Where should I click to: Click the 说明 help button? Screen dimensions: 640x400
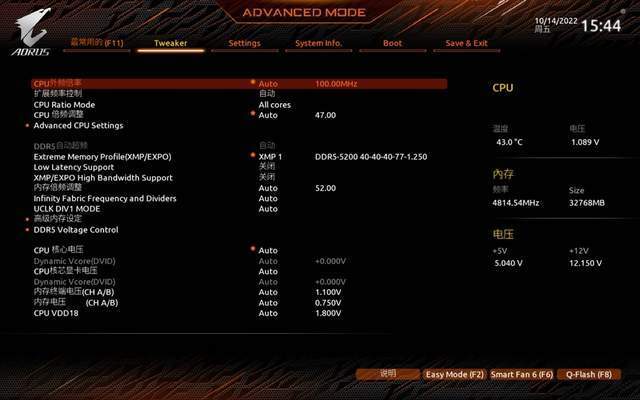pos(388,374)
